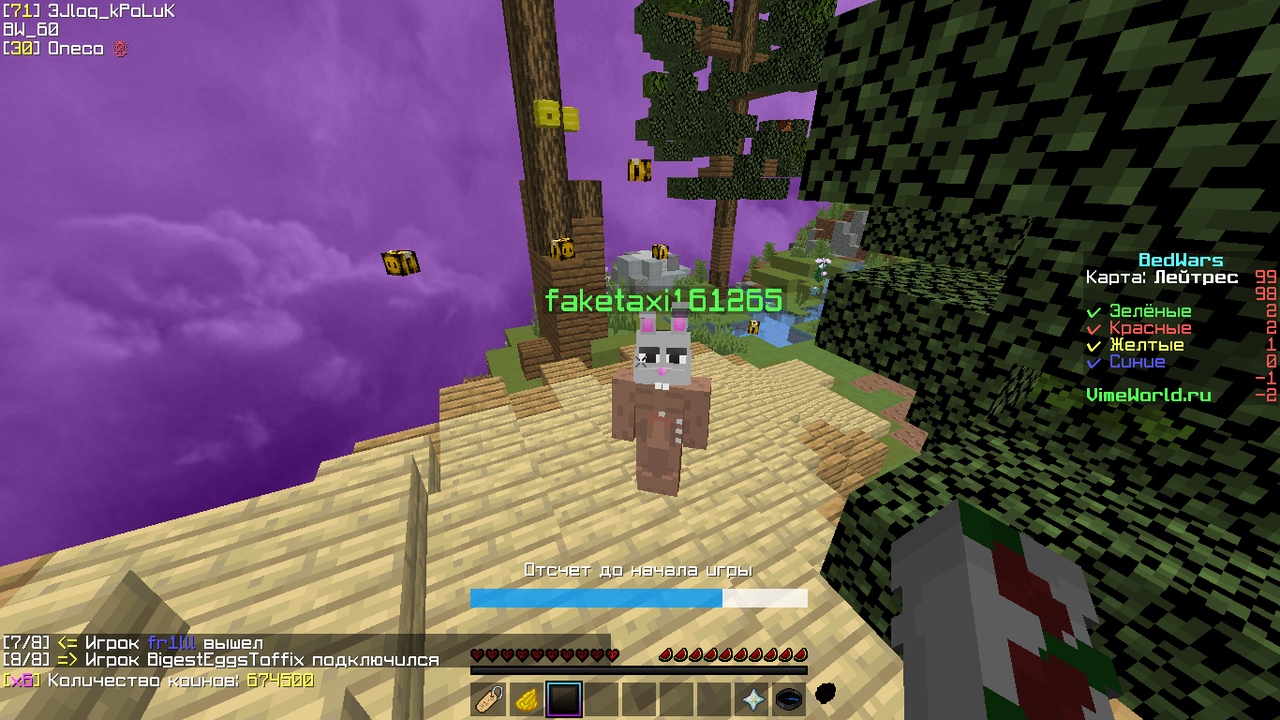The image size is (1280, 720).
Task: Choose the nether star hotbar slot
Action: pyautogui.click(x=752, y=699)
